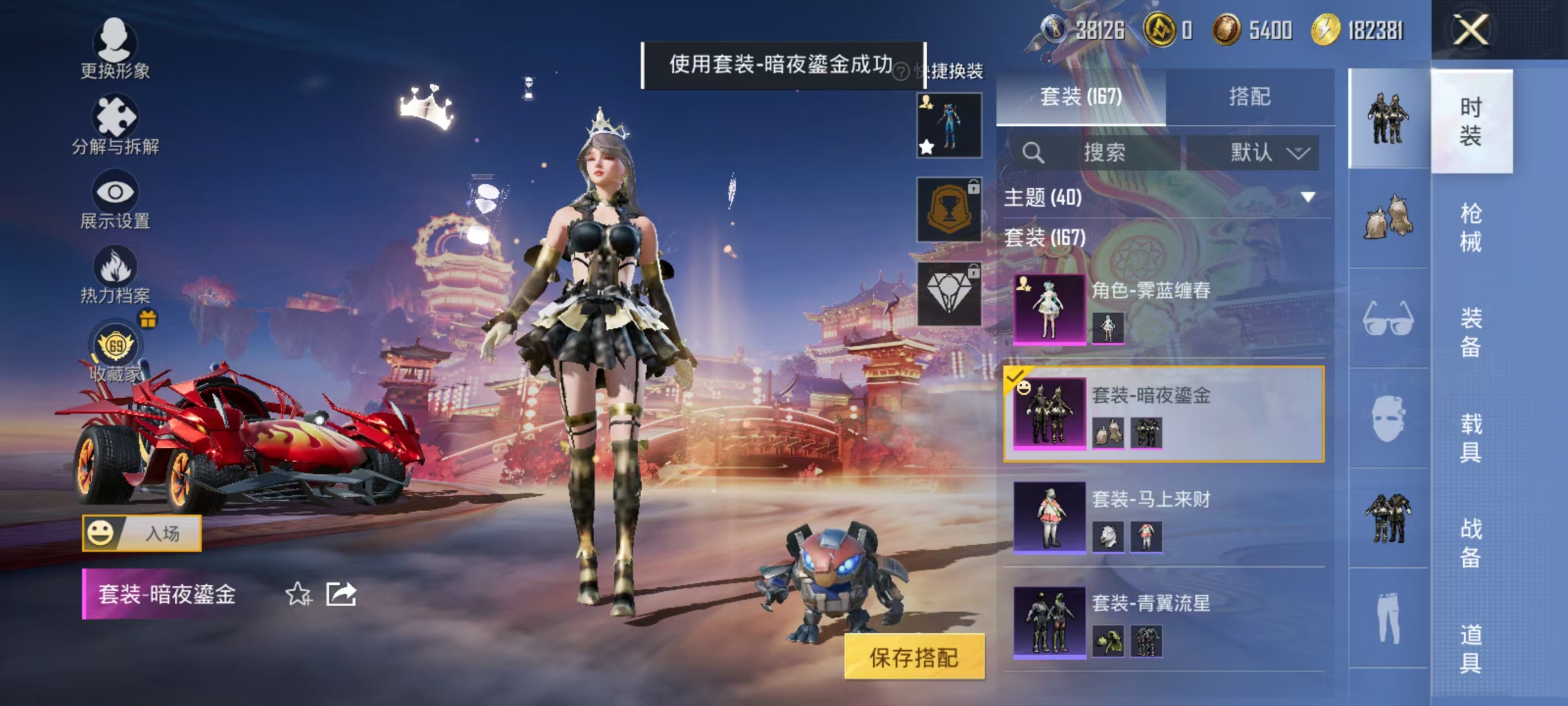Select the pants category icon
The image size is (1568, 706).
1388,618
